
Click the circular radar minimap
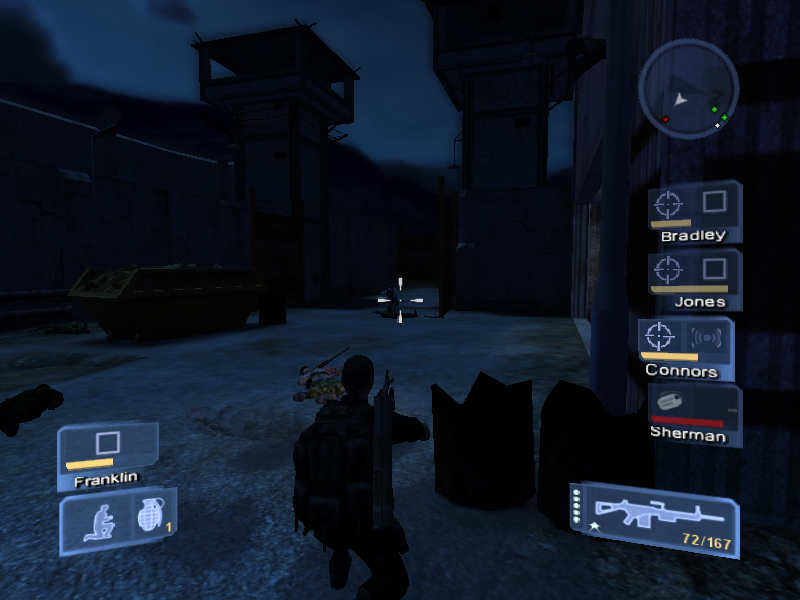click(x=689, y=88)
